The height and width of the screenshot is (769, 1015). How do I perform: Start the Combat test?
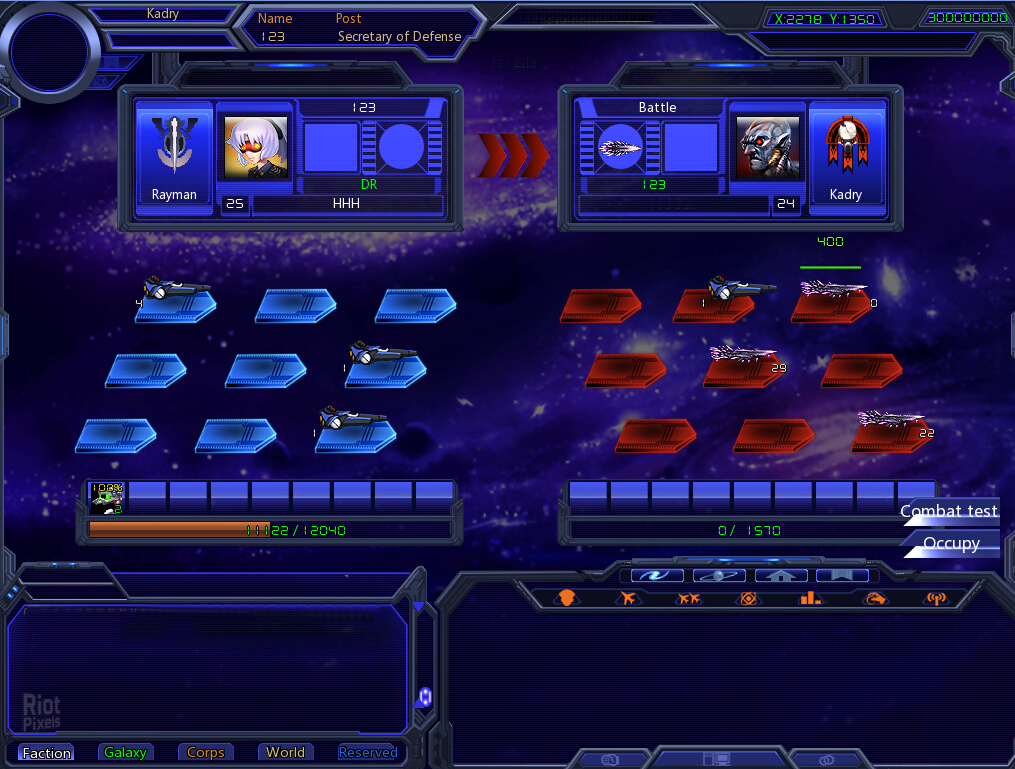949,511
